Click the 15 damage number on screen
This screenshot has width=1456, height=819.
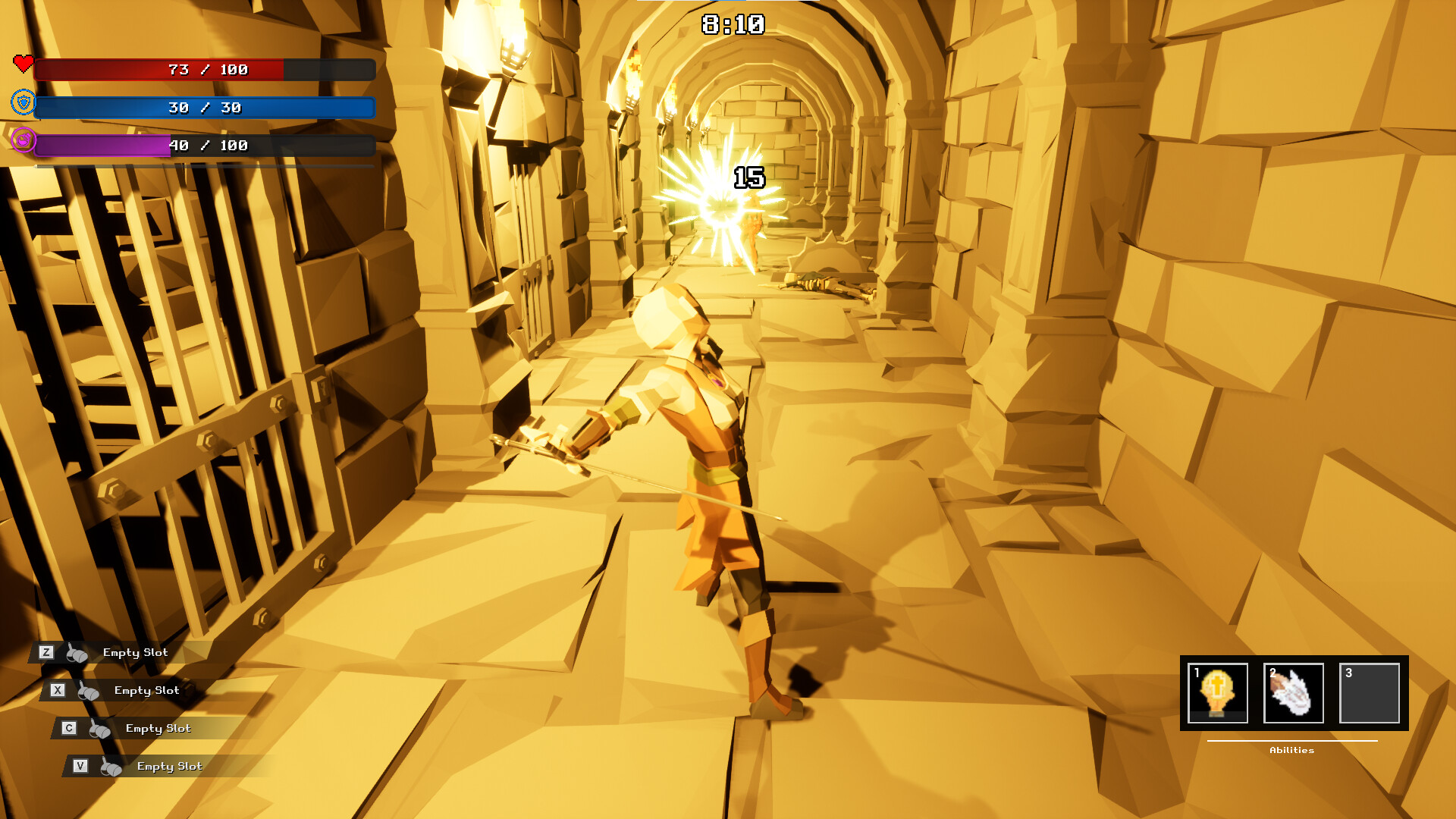747,179
